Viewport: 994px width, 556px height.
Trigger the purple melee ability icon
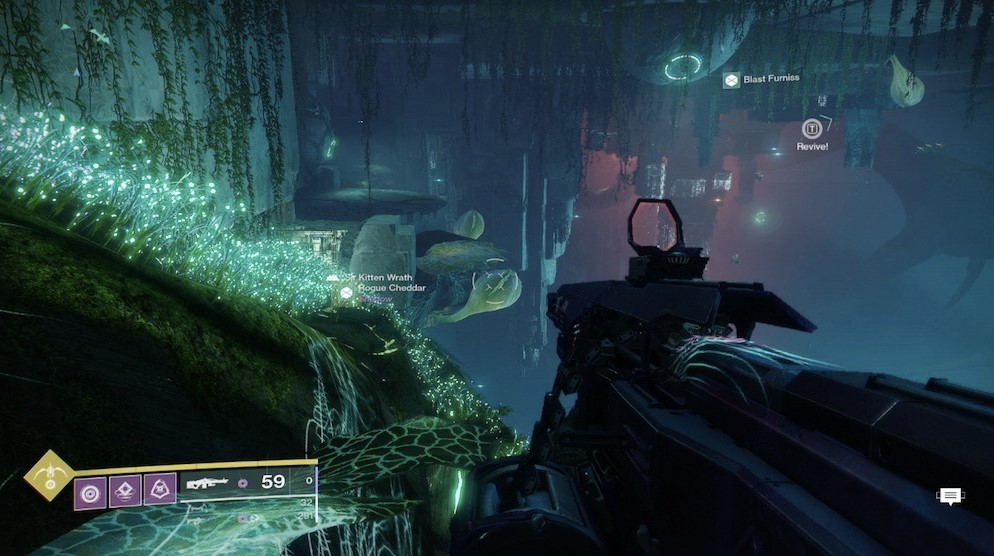[x=124, y=489]
